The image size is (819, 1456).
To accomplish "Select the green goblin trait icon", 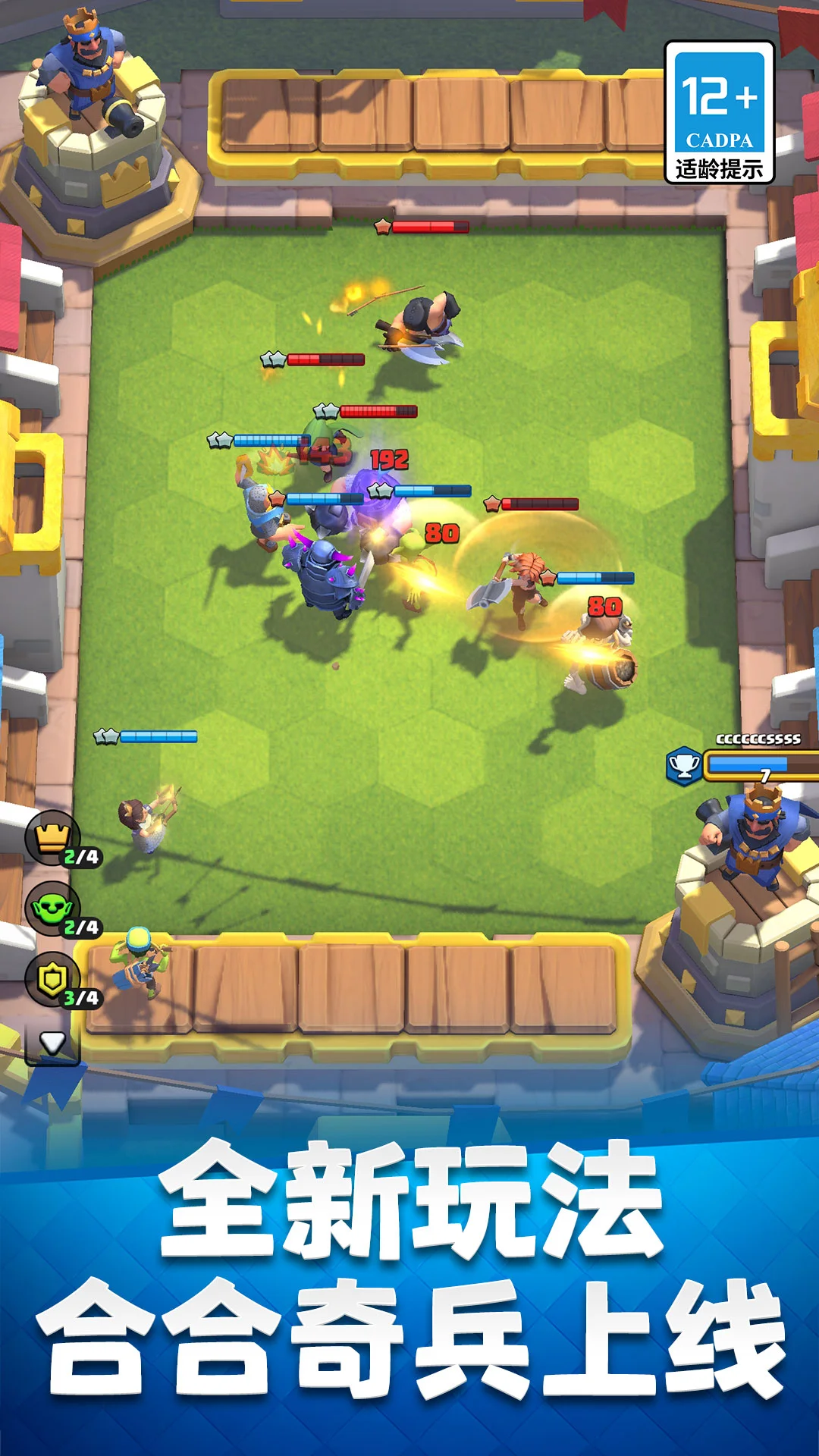I will (53, 908).
